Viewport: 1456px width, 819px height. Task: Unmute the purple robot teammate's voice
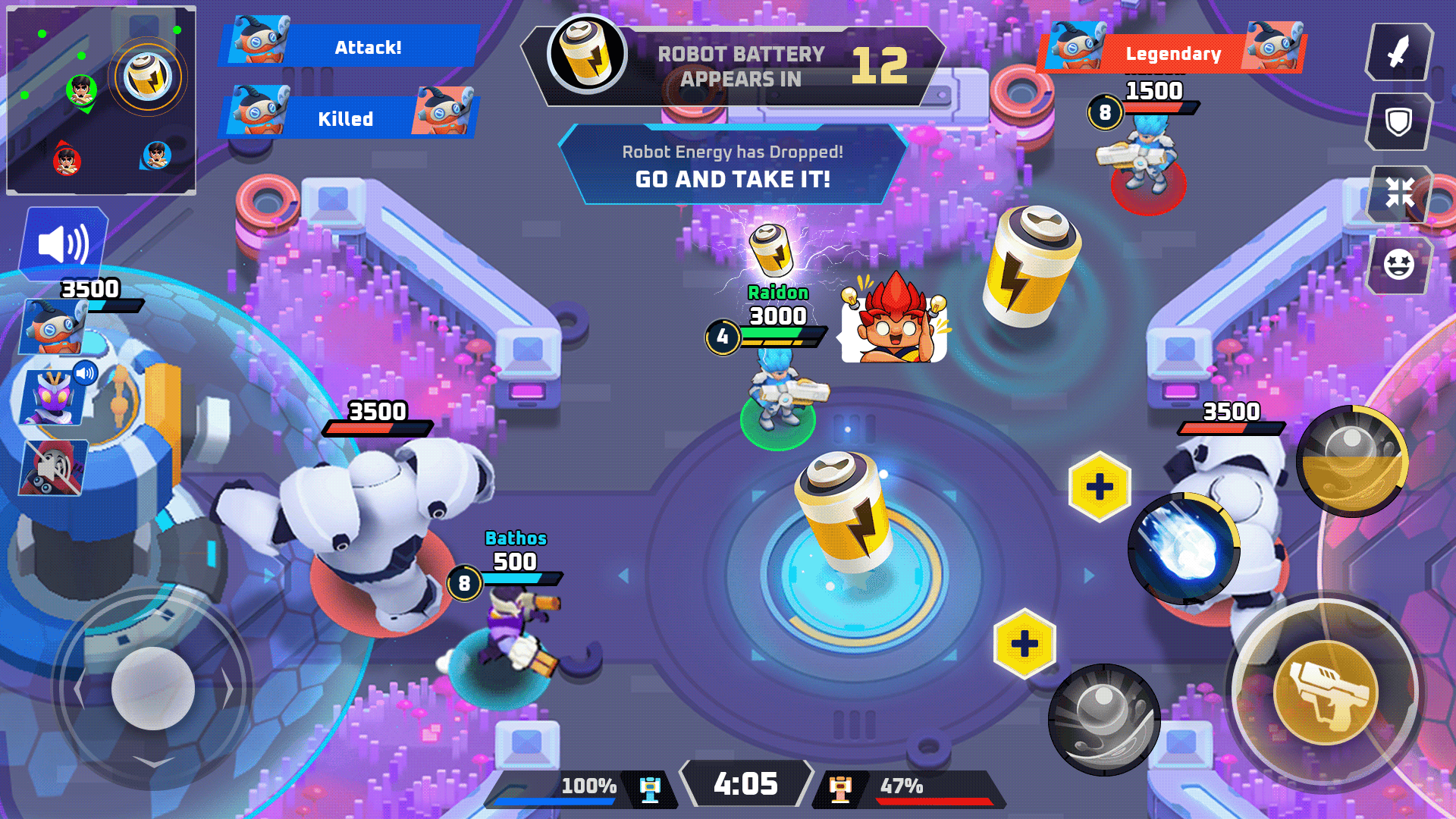point(86,371)
